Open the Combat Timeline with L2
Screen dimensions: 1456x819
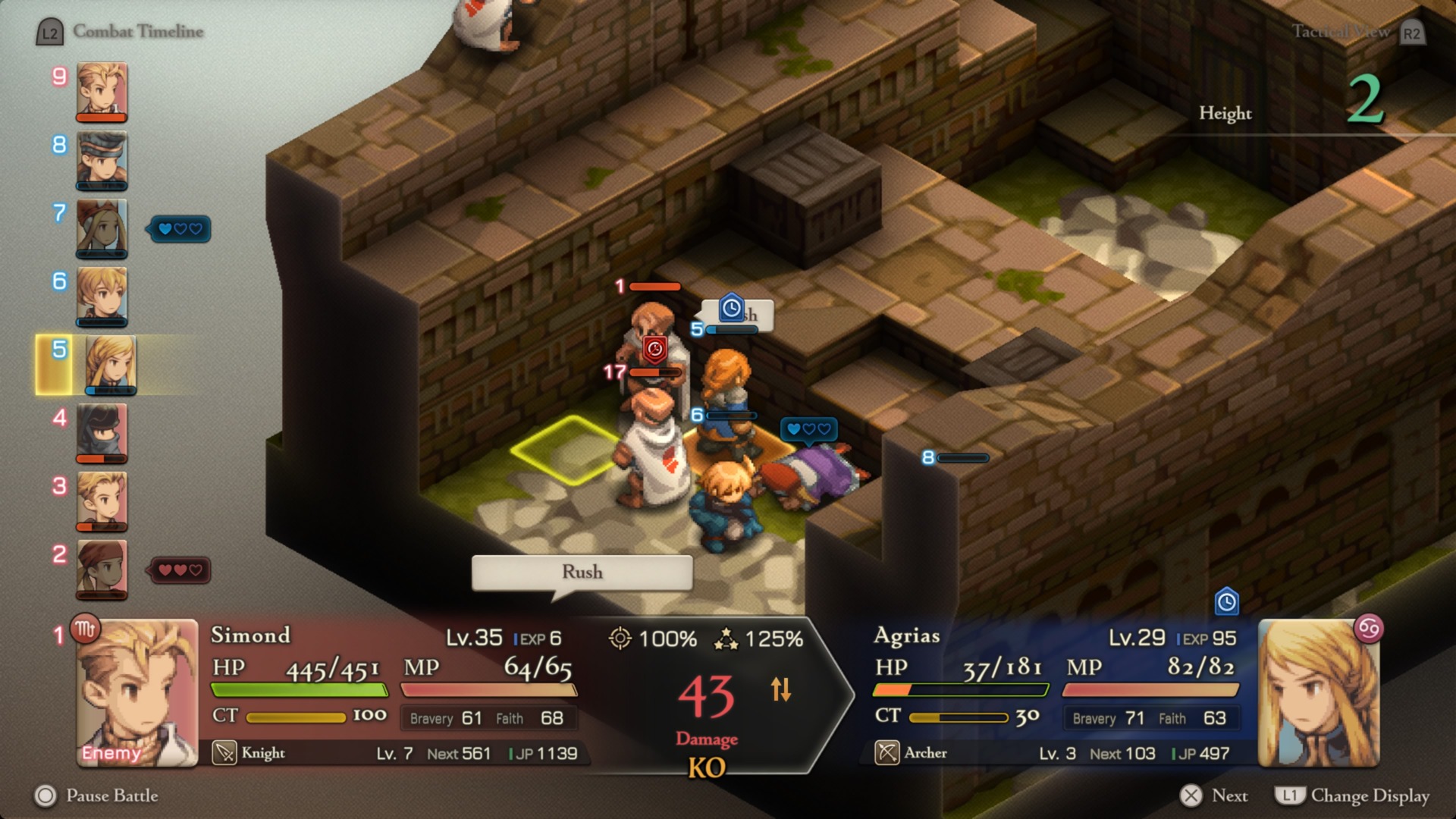[50, 32]
